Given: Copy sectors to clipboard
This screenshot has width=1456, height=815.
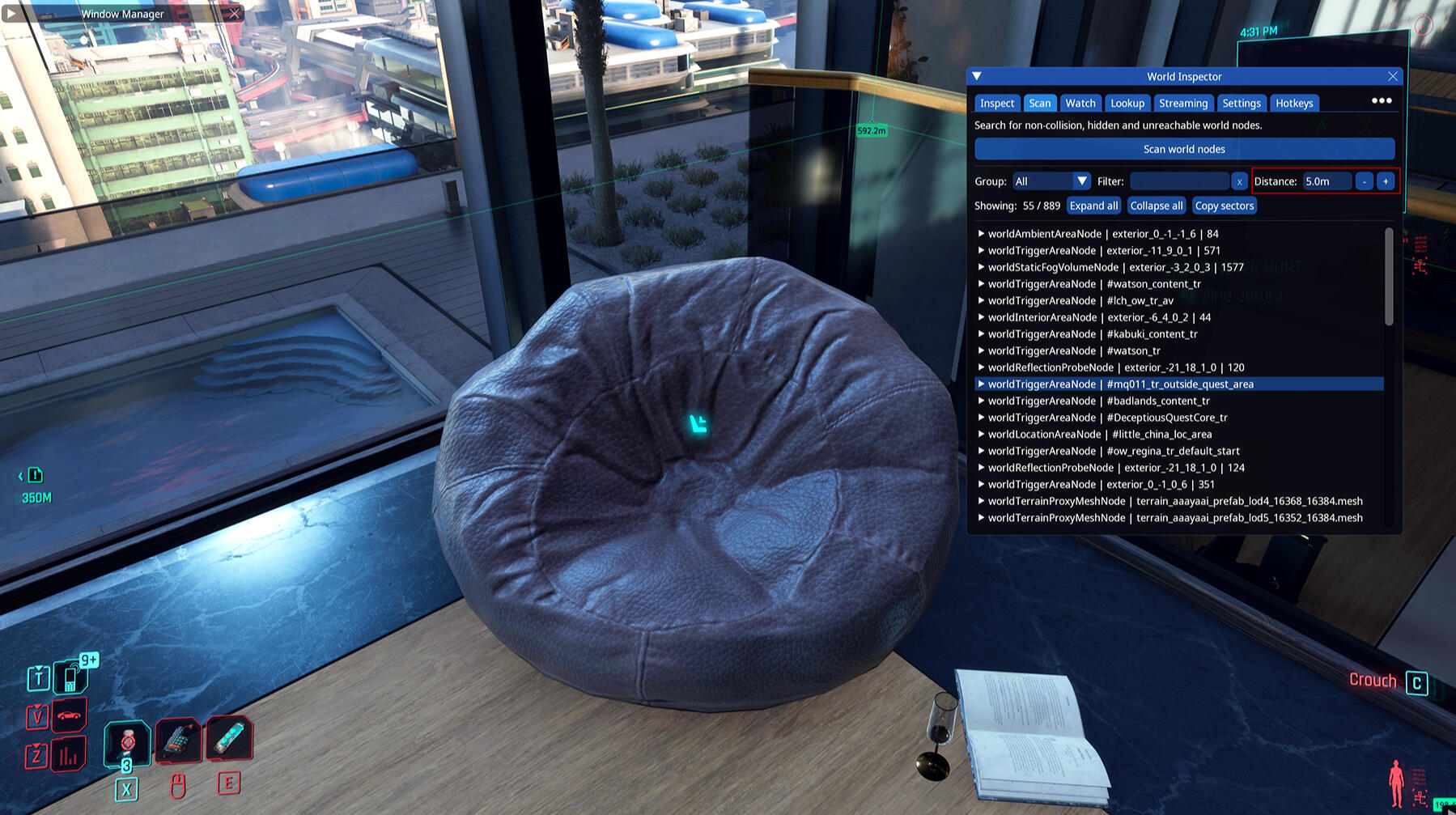Looking at the screenshot, I should click(1224, 206).
